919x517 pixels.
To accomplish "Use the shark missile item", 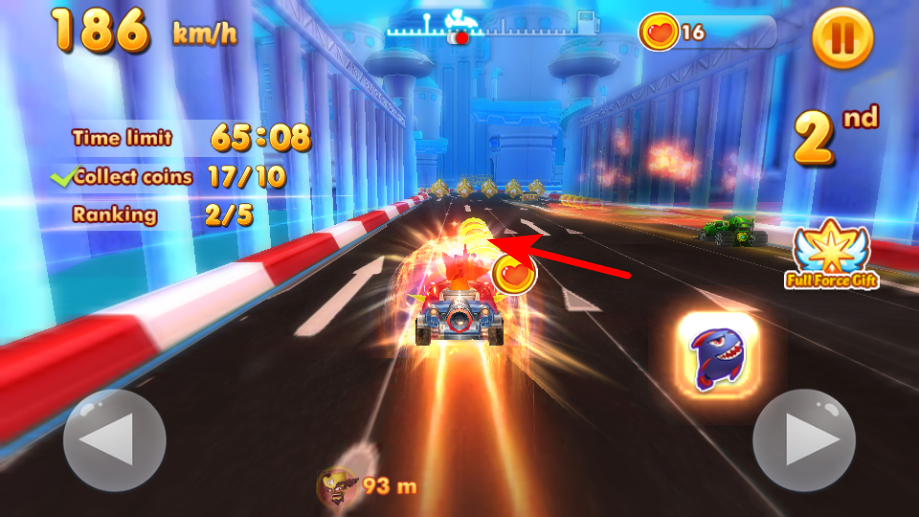I will coord(718,353).
